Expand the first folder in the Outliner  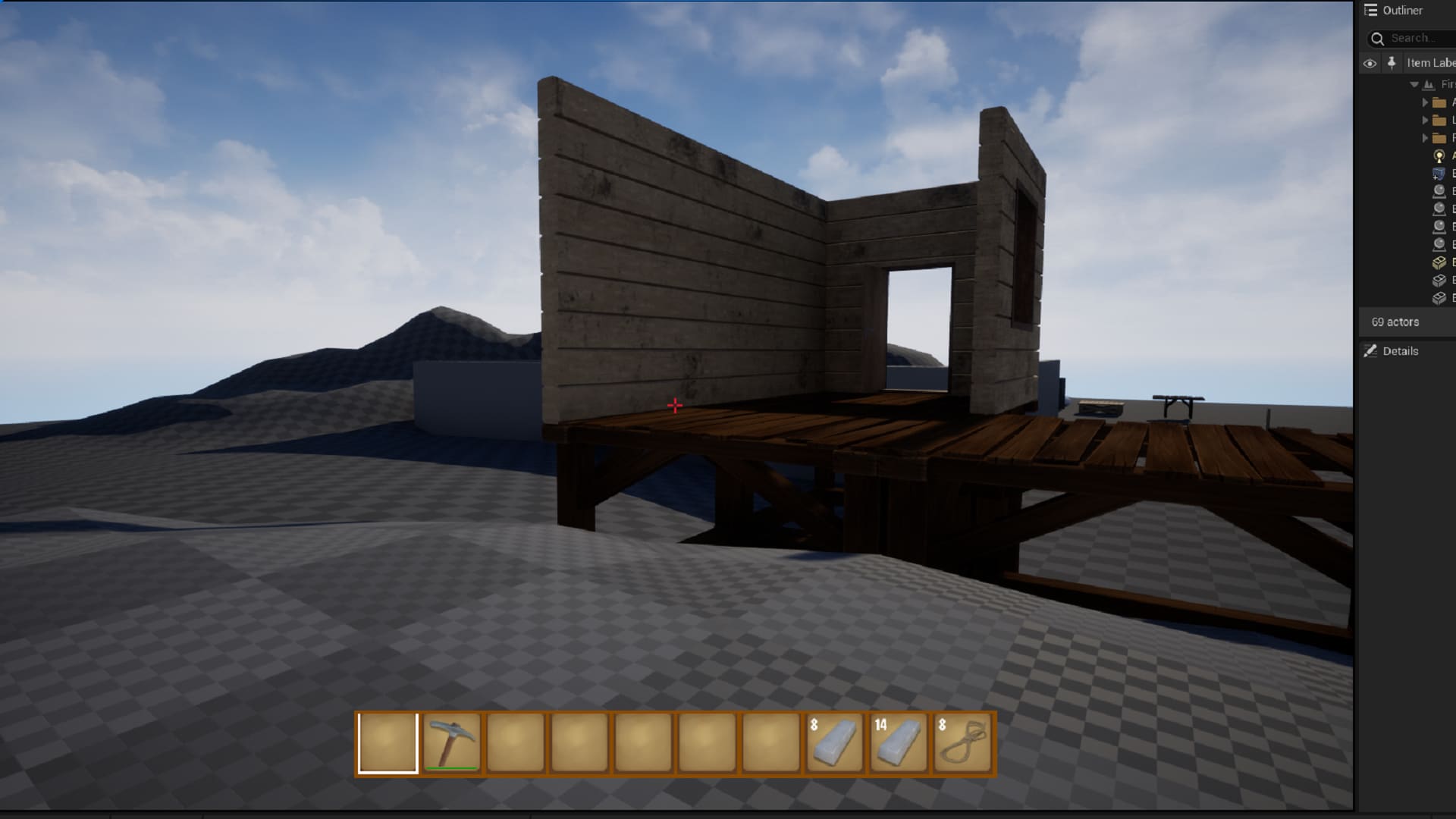pos(1425,102)
